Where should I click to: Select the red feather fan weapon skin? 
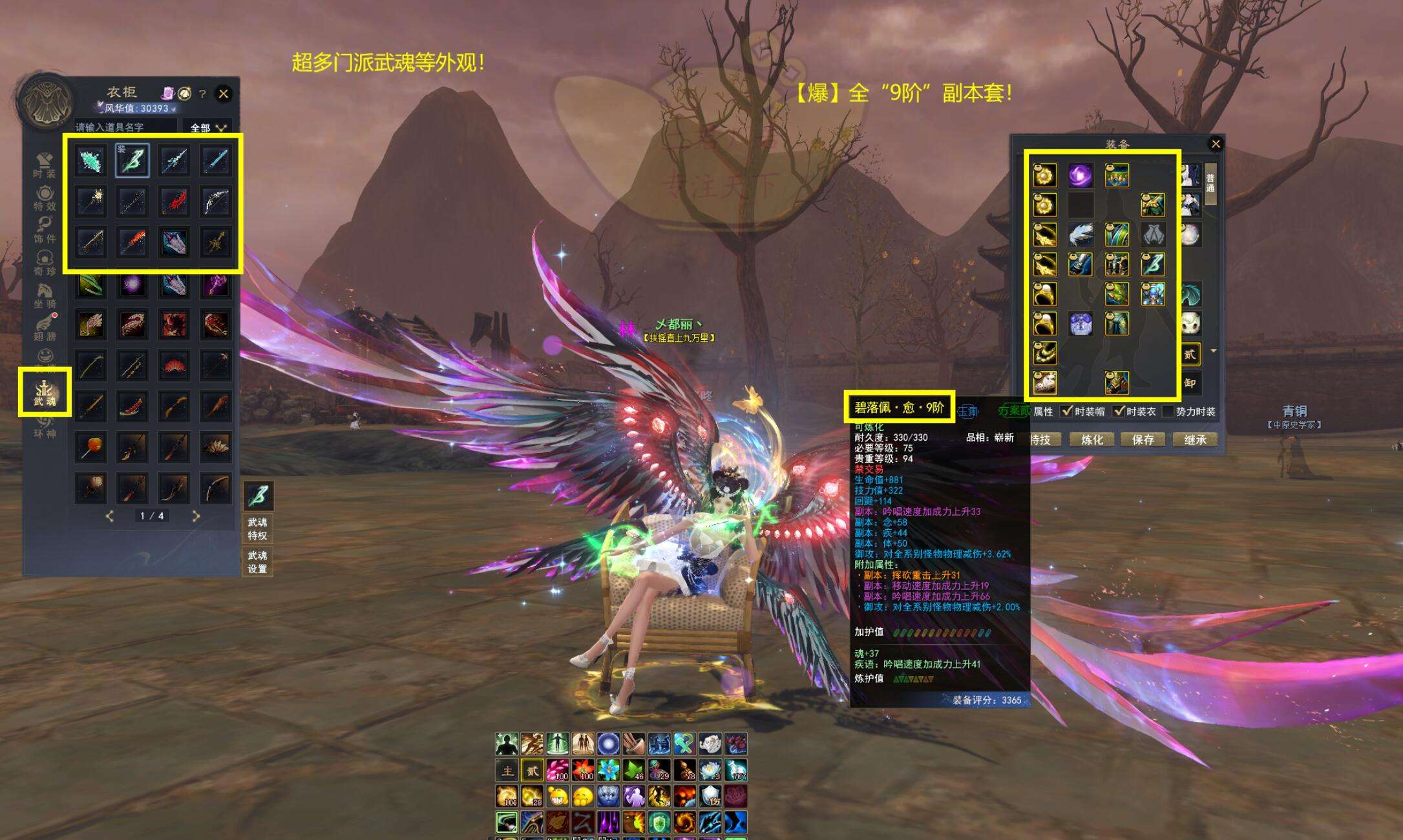(x=174, y=364)
